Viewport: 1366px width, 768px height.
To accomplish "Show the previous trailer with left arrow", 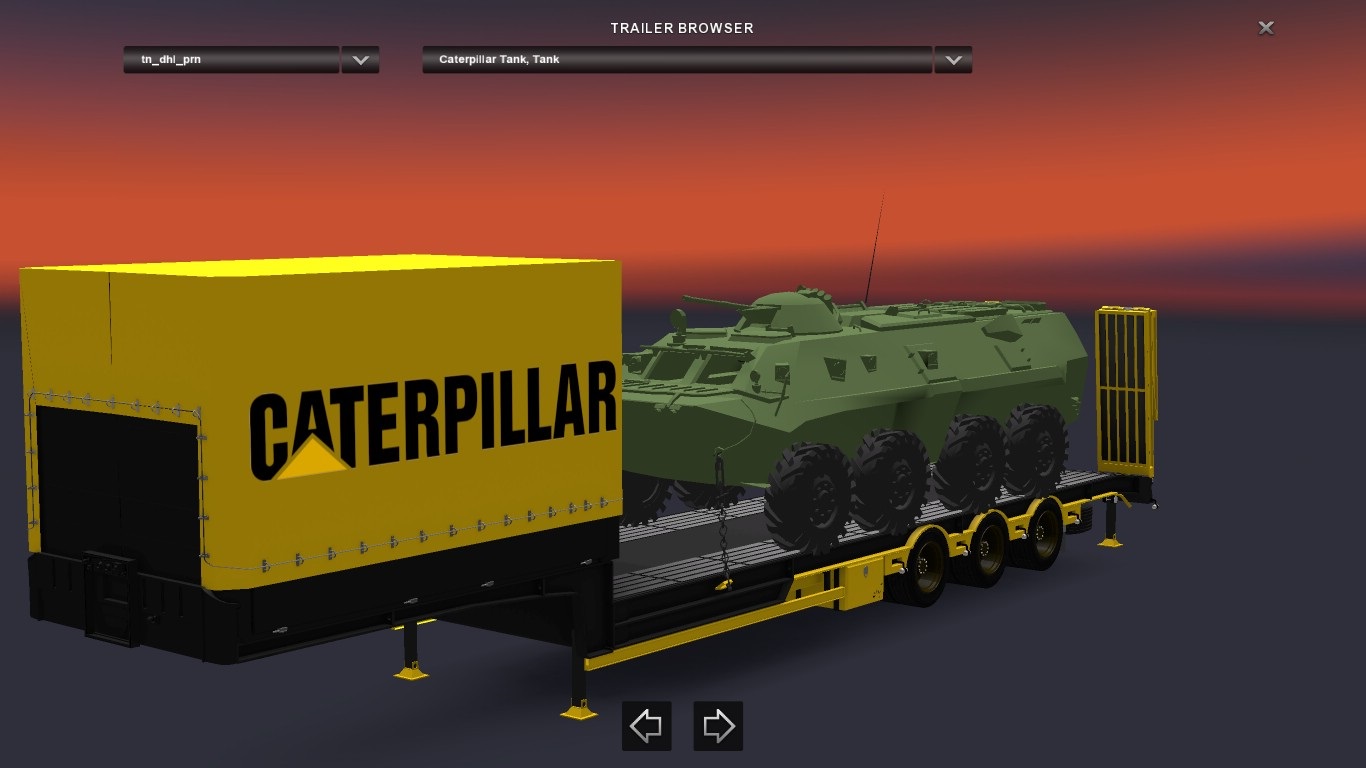I will click(x=646, y=726).
